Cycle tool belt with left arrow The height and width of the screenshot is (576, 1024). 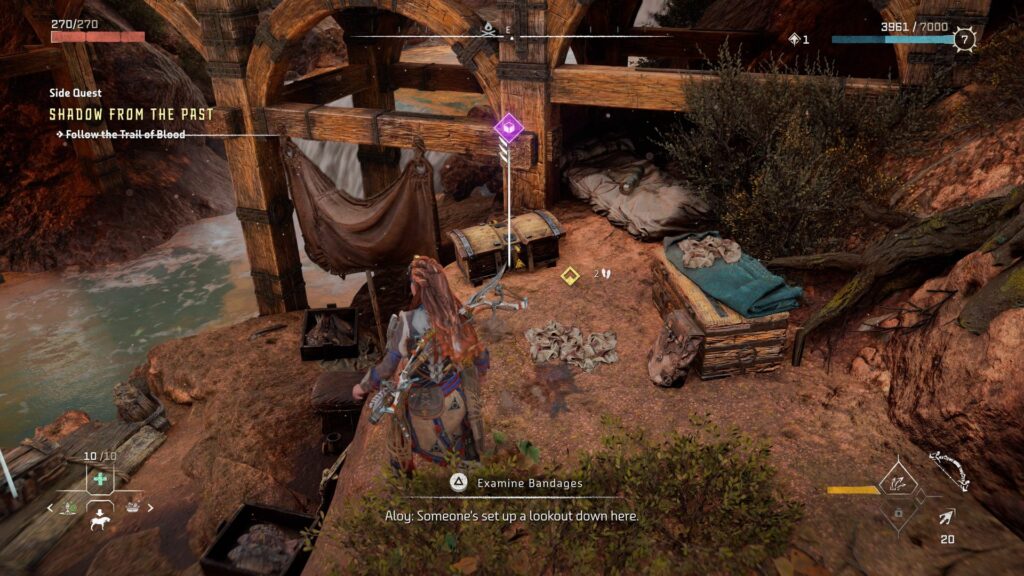pos(50,508)
